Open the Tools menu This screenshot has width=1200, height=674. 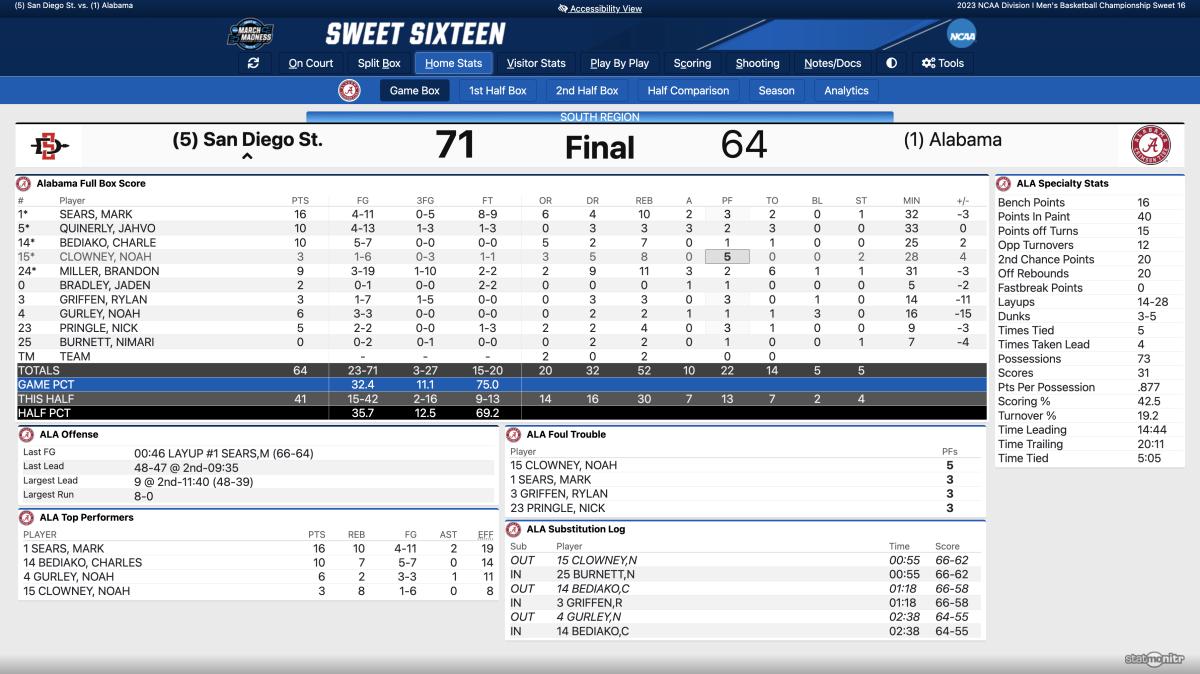pyautogui.click(x=942, y=63)
